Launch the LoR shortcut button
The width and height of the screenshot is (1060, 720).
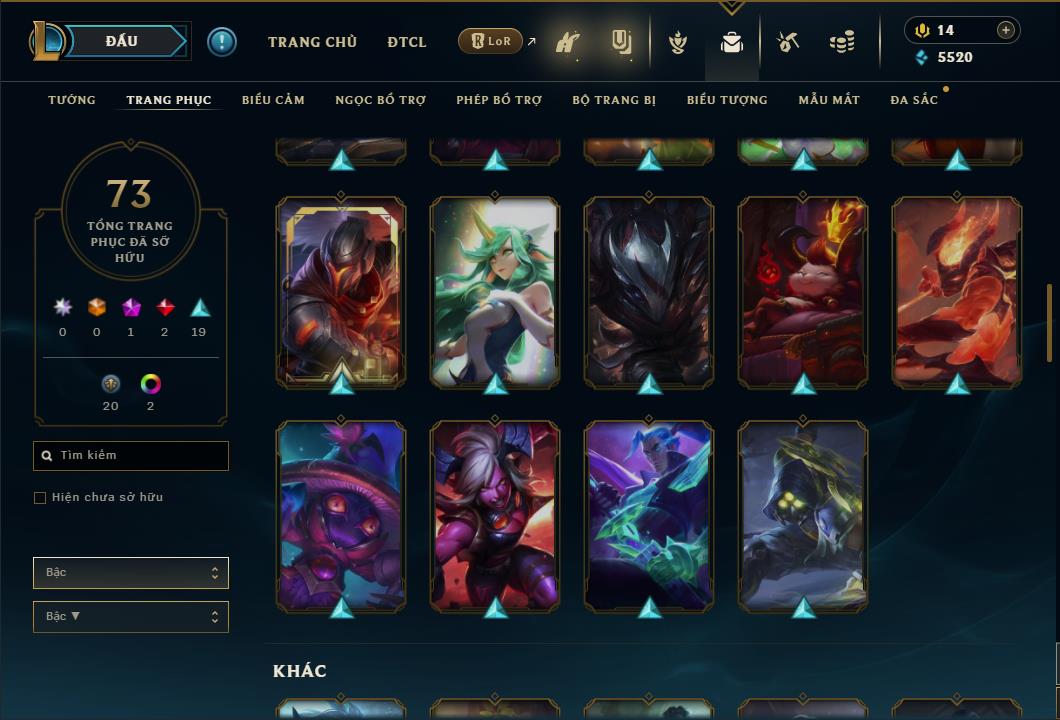pyautogui.click(x=491, y=42)
